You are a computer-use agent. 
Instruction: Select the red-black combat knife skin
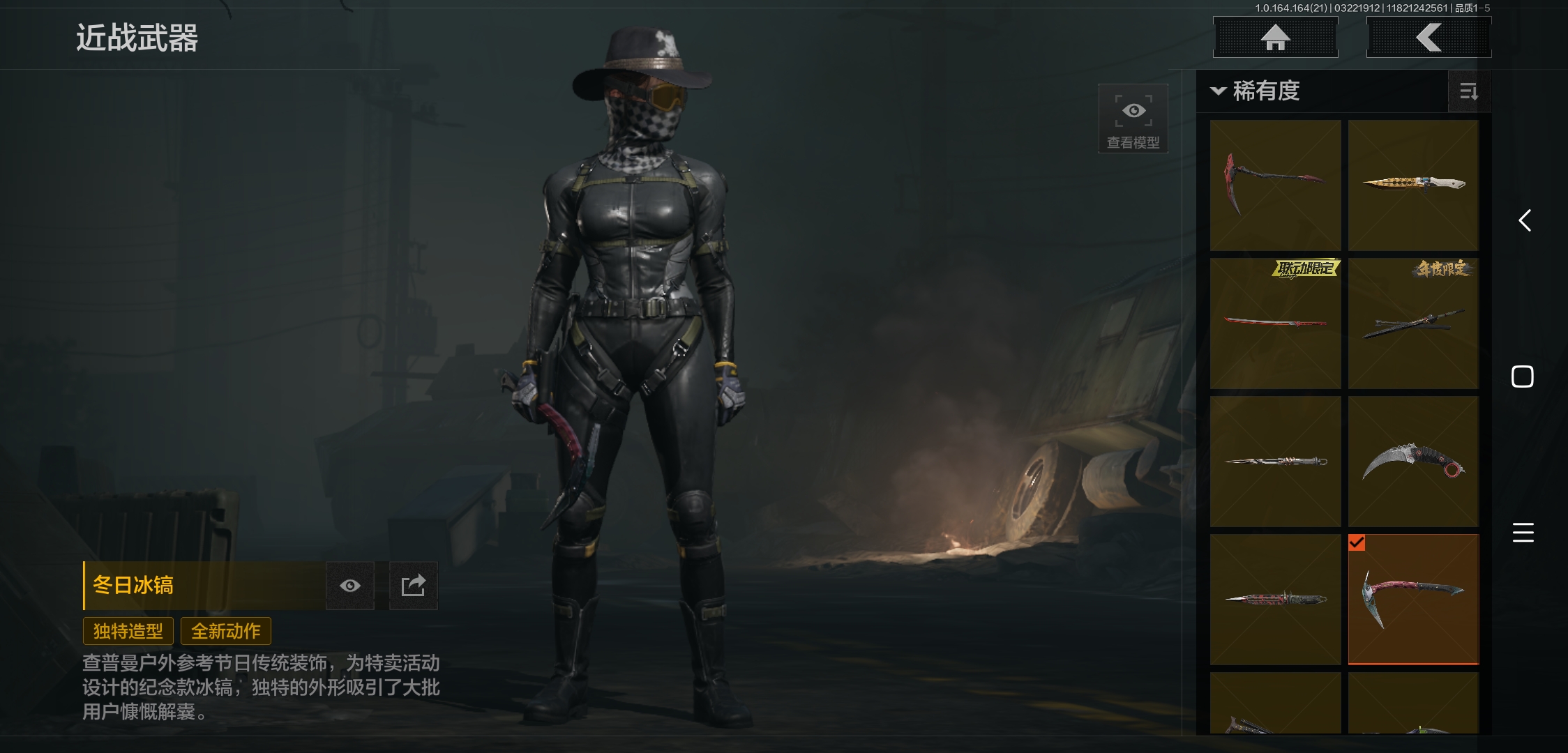(x=1275, y=599)
